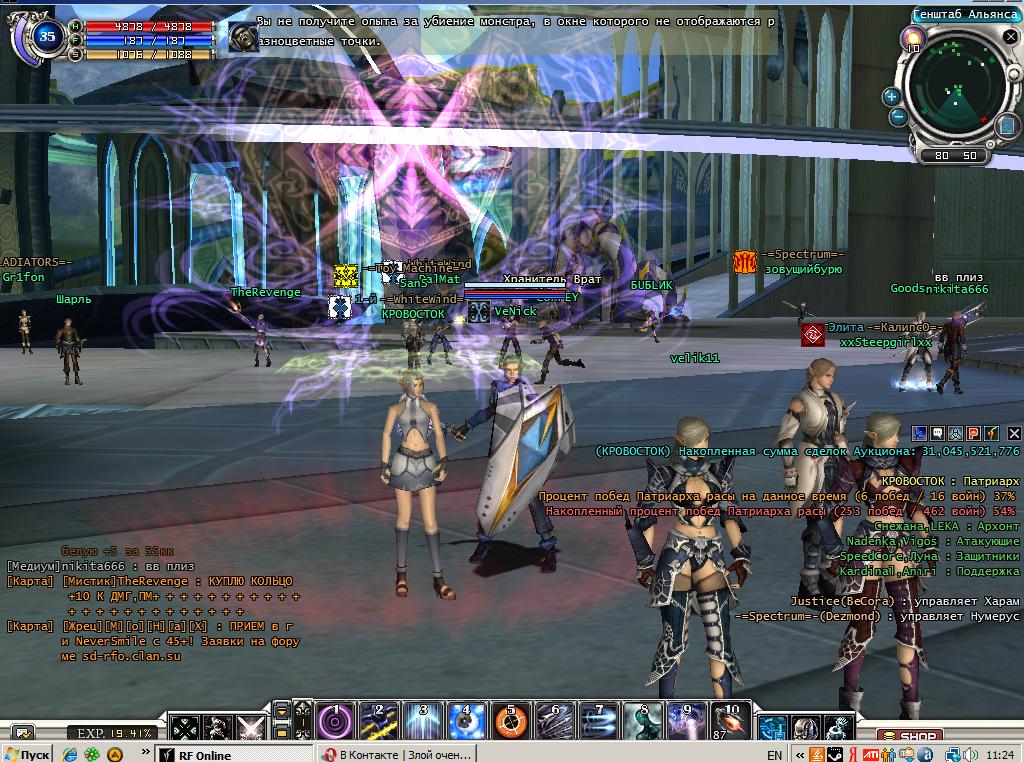Close the race info panel with X
The image size is (1024, 762).
[1014, 434]
